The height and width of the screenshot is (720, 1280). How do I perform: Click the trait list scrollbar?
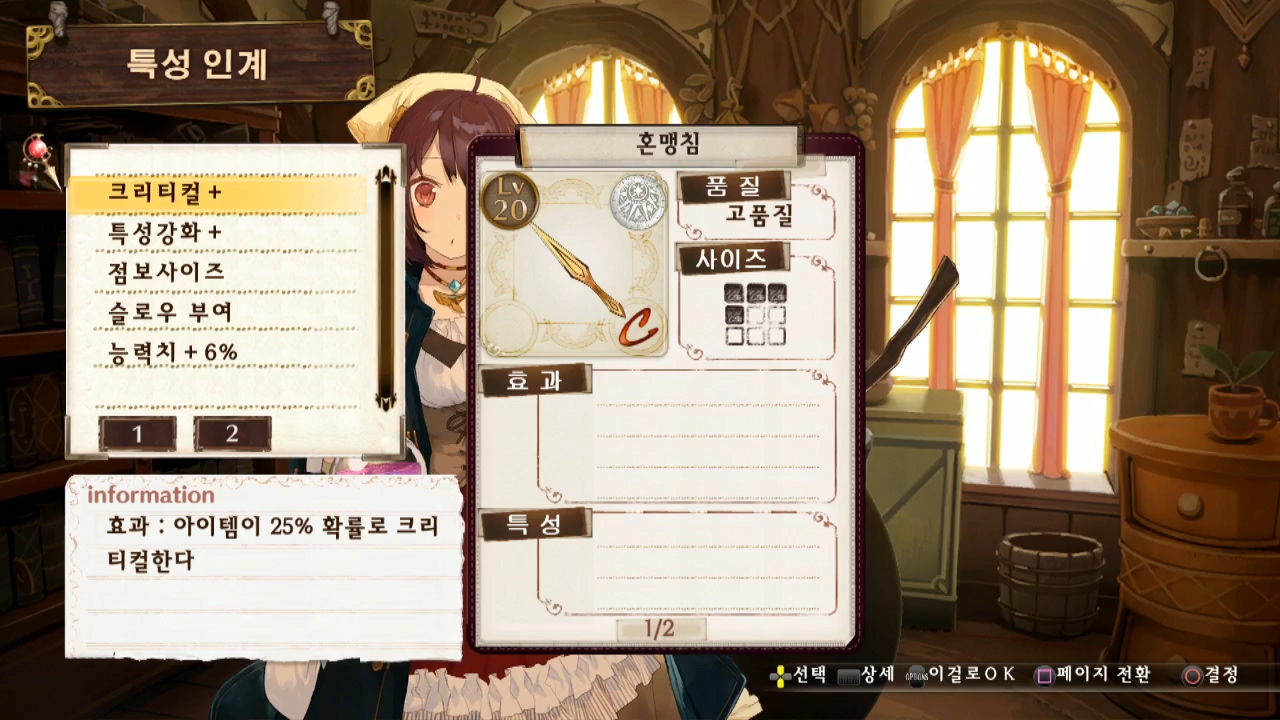click(385, 290)
